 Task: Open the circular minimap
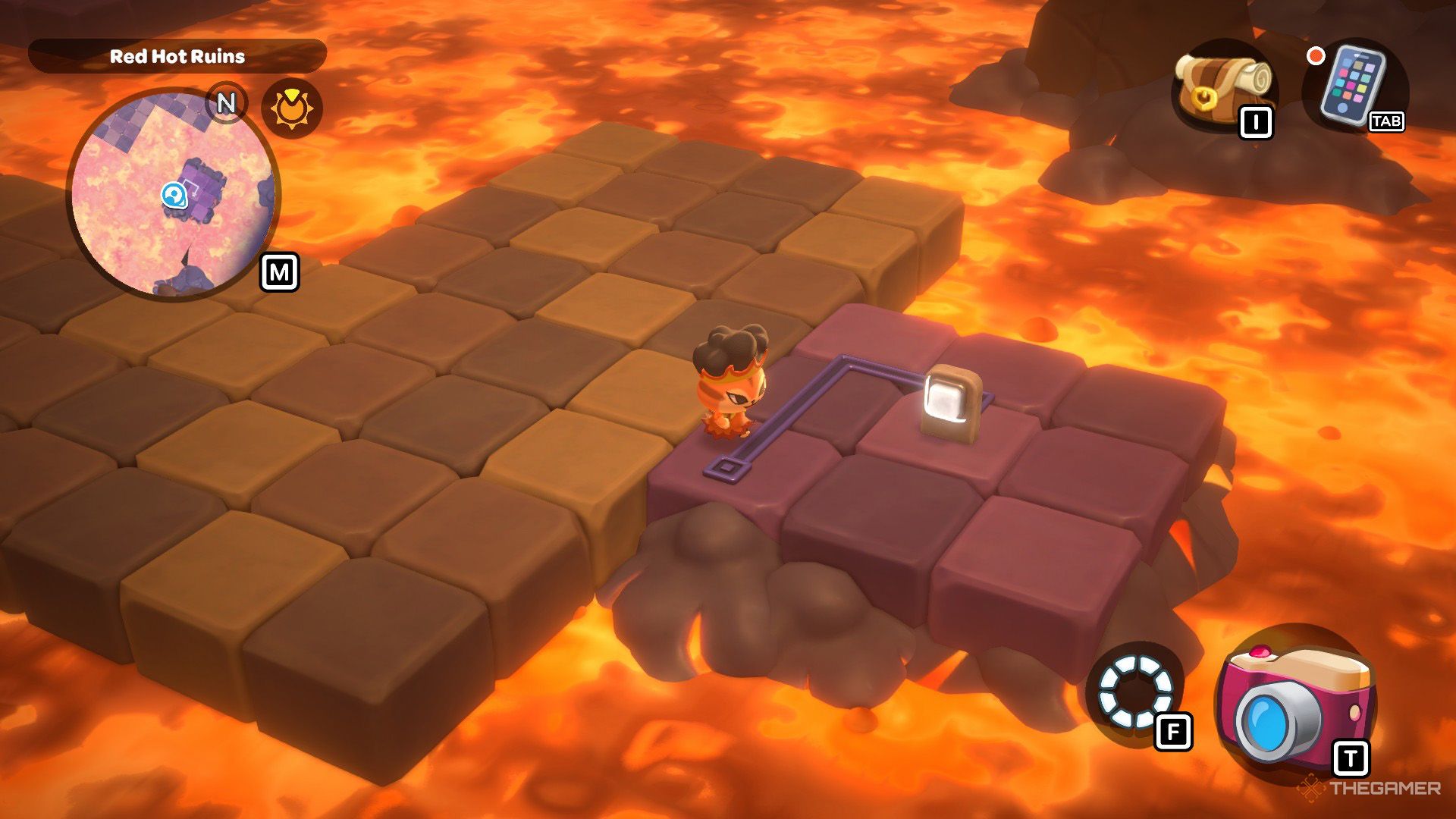tap(174, 193)
